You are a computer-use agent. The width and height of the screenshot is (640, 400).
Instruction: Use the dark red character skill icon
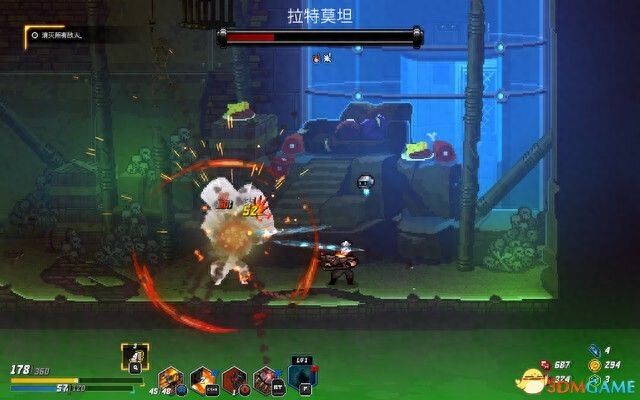[237, 379]
